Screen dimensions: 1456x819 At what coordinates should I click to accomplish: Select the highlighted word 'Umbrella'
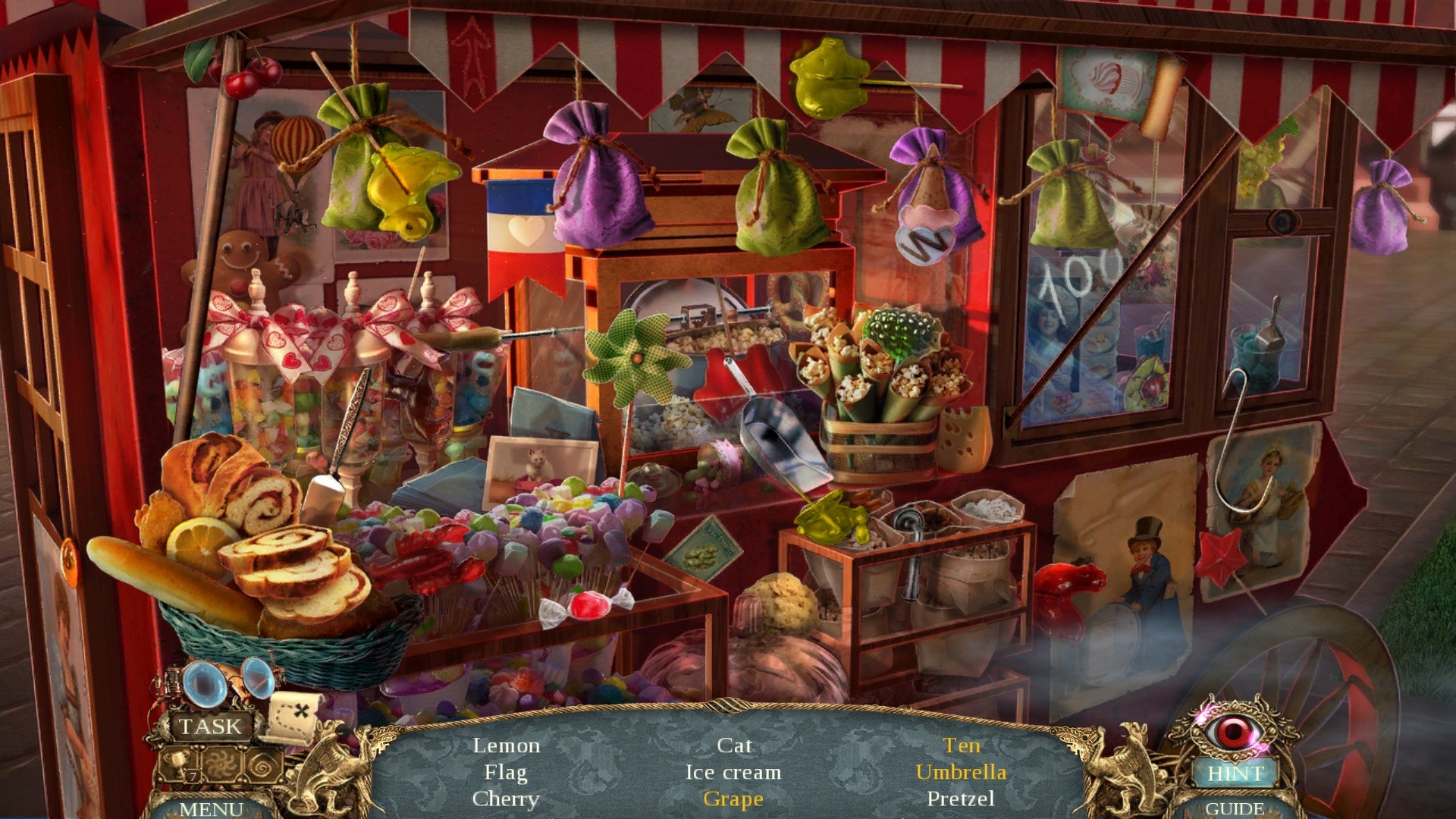tap(962, 773)
